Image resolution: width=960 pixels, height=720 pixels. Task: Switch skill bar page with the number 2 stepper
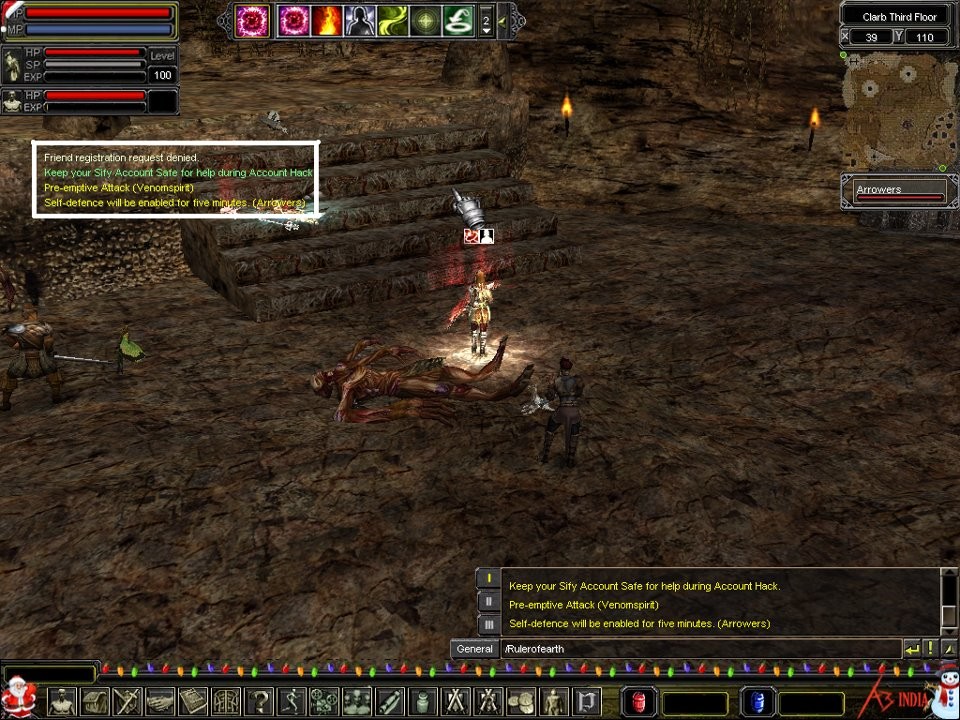click(486, 20)
